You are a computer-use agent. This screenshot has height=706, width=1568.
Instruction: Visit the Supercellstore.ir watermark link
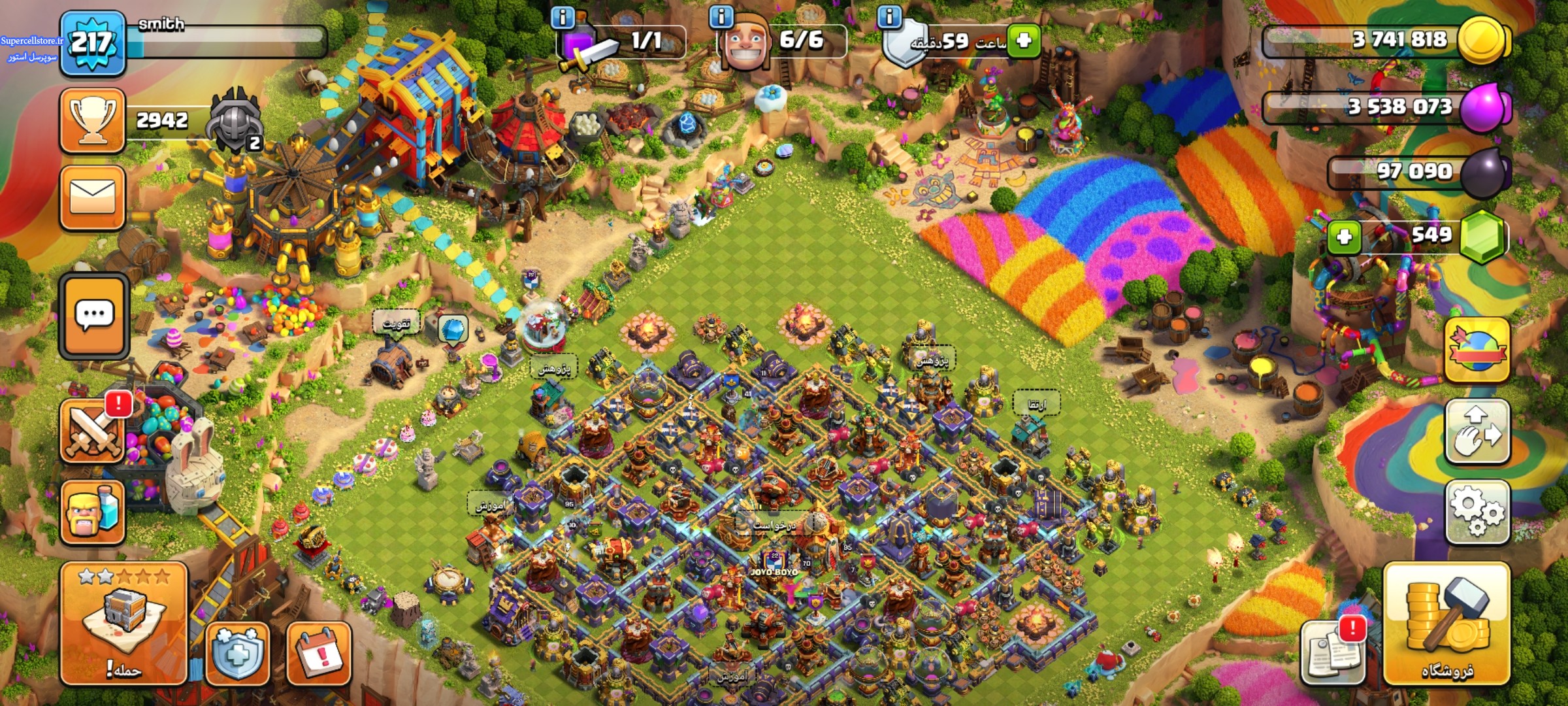tap(31, 41)
